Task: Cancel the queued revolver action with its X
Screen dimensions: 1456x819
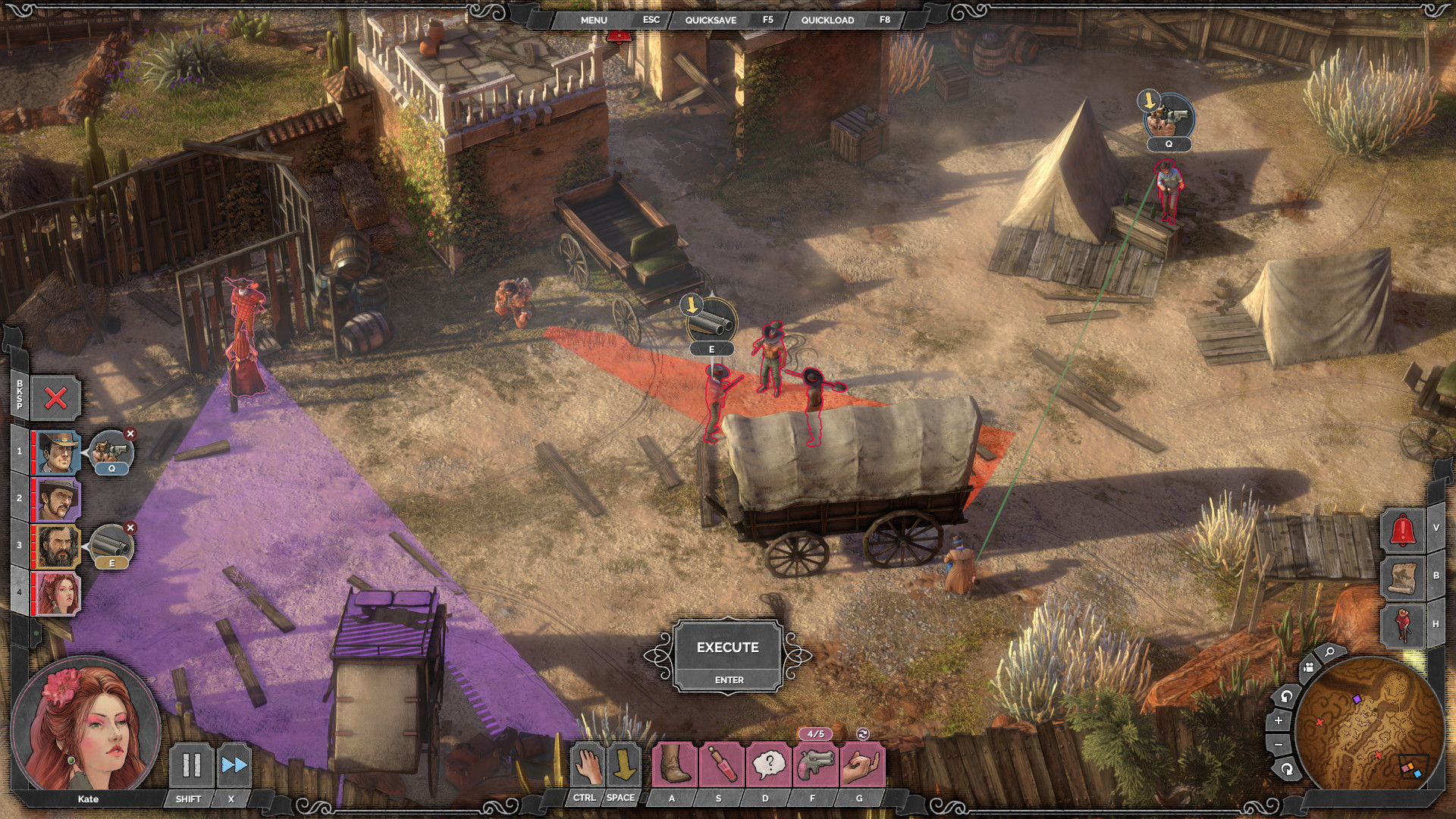Action: coord(130,434)
